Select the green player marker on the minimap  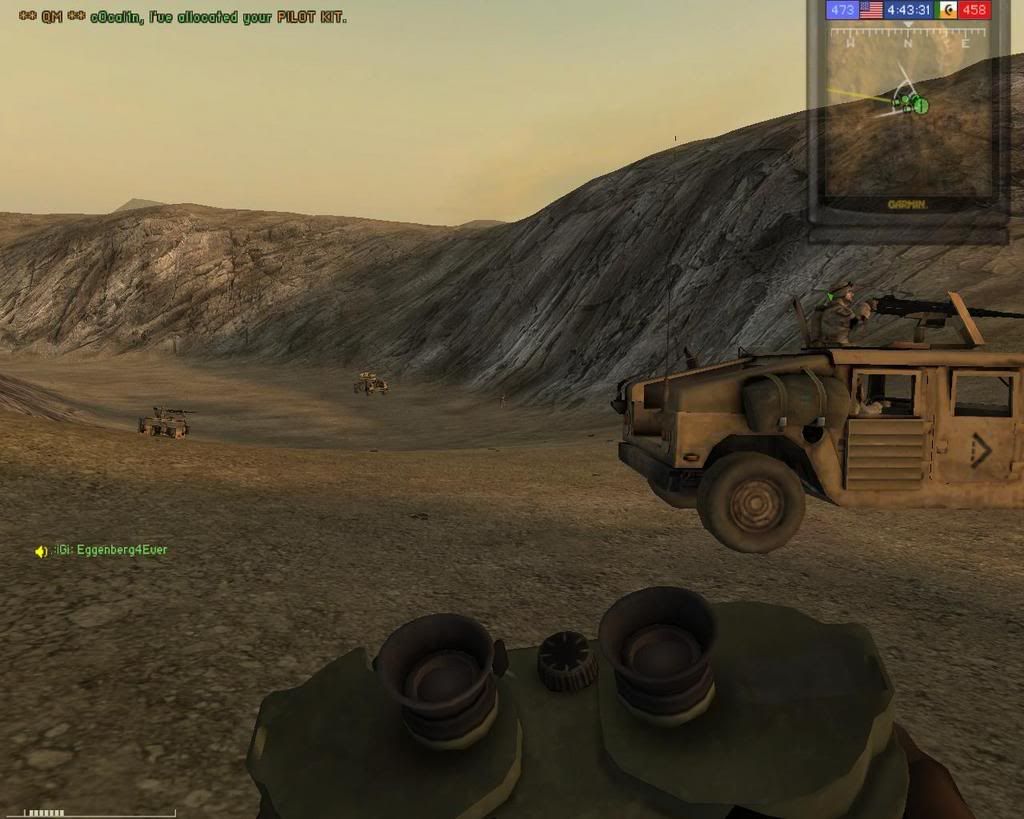pos(920,105)
